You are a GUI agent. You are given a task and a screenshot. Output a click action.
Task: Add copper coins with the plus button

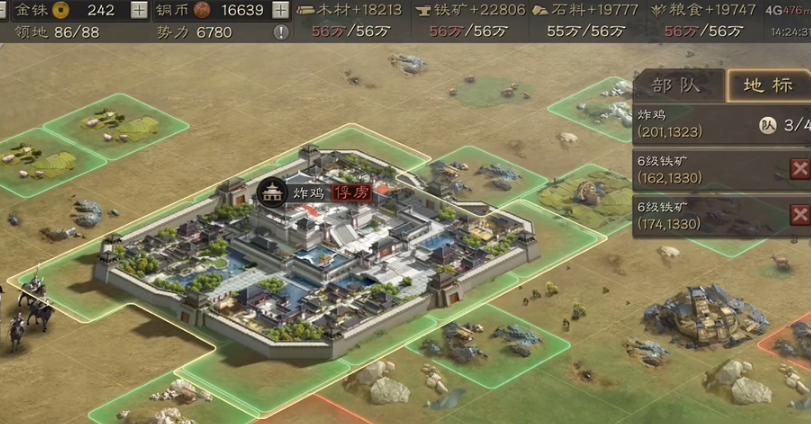point(280,10)
